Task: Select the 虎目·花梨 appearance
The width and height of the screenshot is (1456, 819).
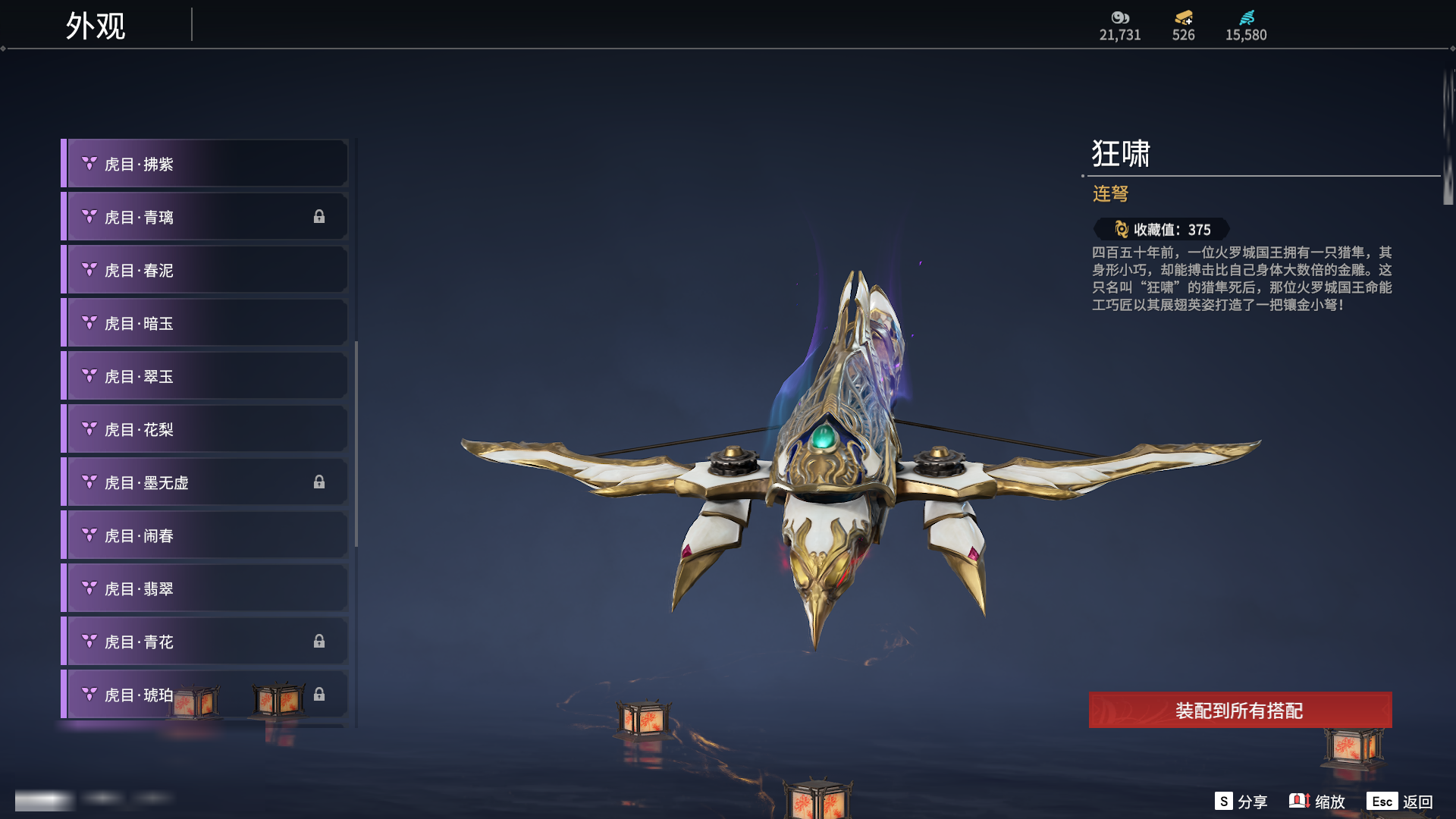Action: pyautogui.click(x=205, y=429)
